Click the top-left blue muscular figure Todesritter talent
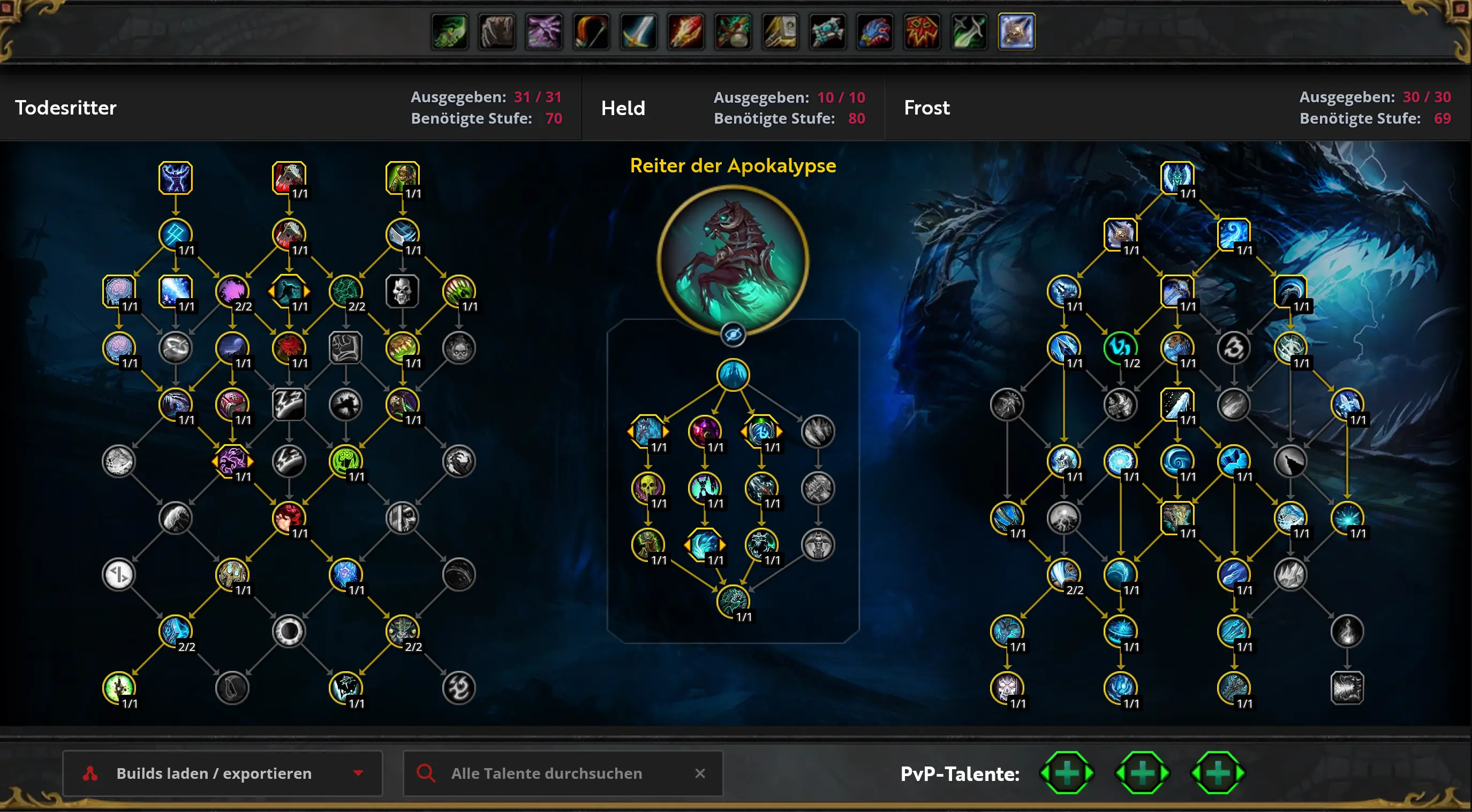 [175, 178]
